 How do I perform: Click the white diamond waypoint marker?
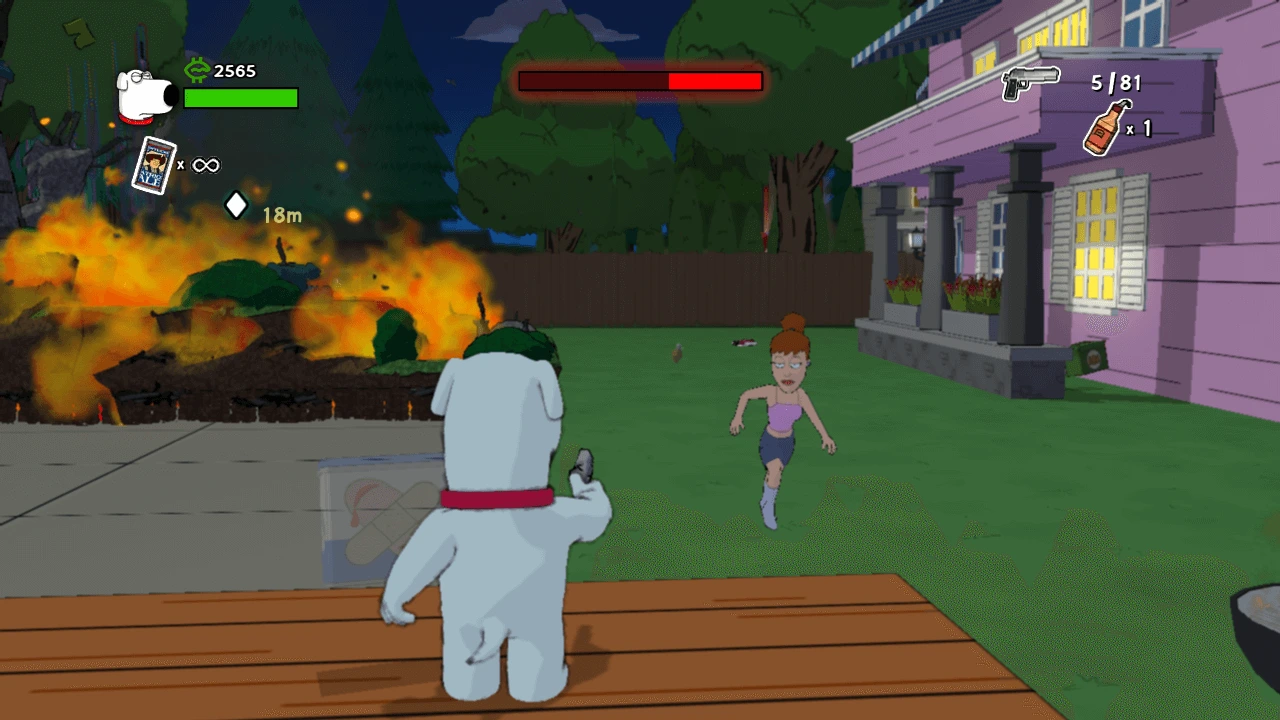pyautogui.click(x=236, y=207)
